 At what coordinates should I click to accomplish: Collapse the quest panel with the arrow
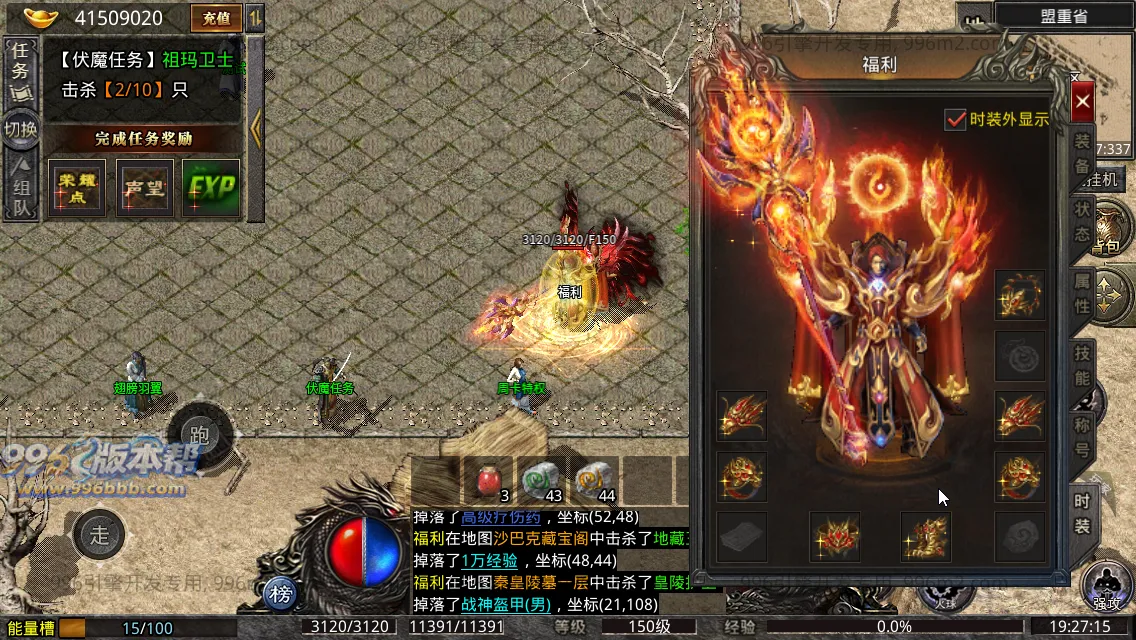(x=256, y=128)
